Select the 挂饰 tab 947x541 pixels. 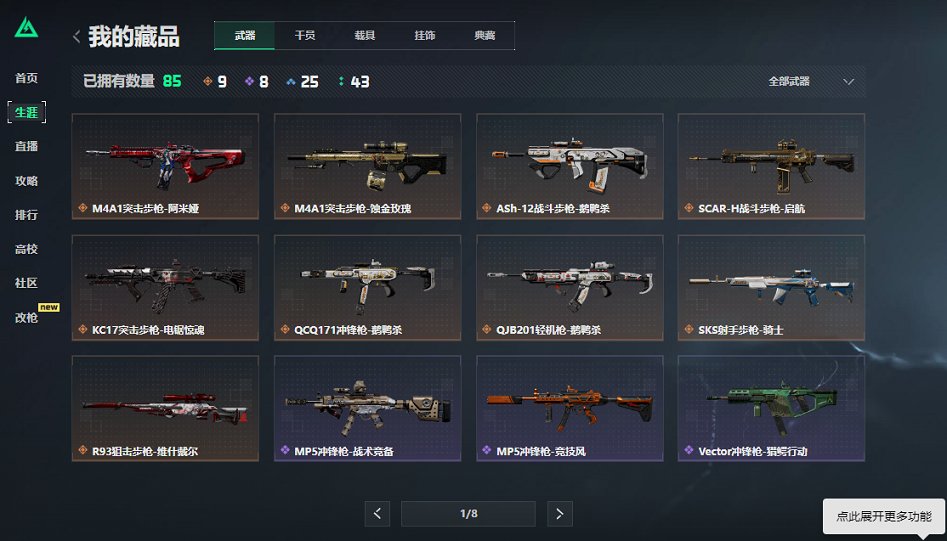point(424,36)
